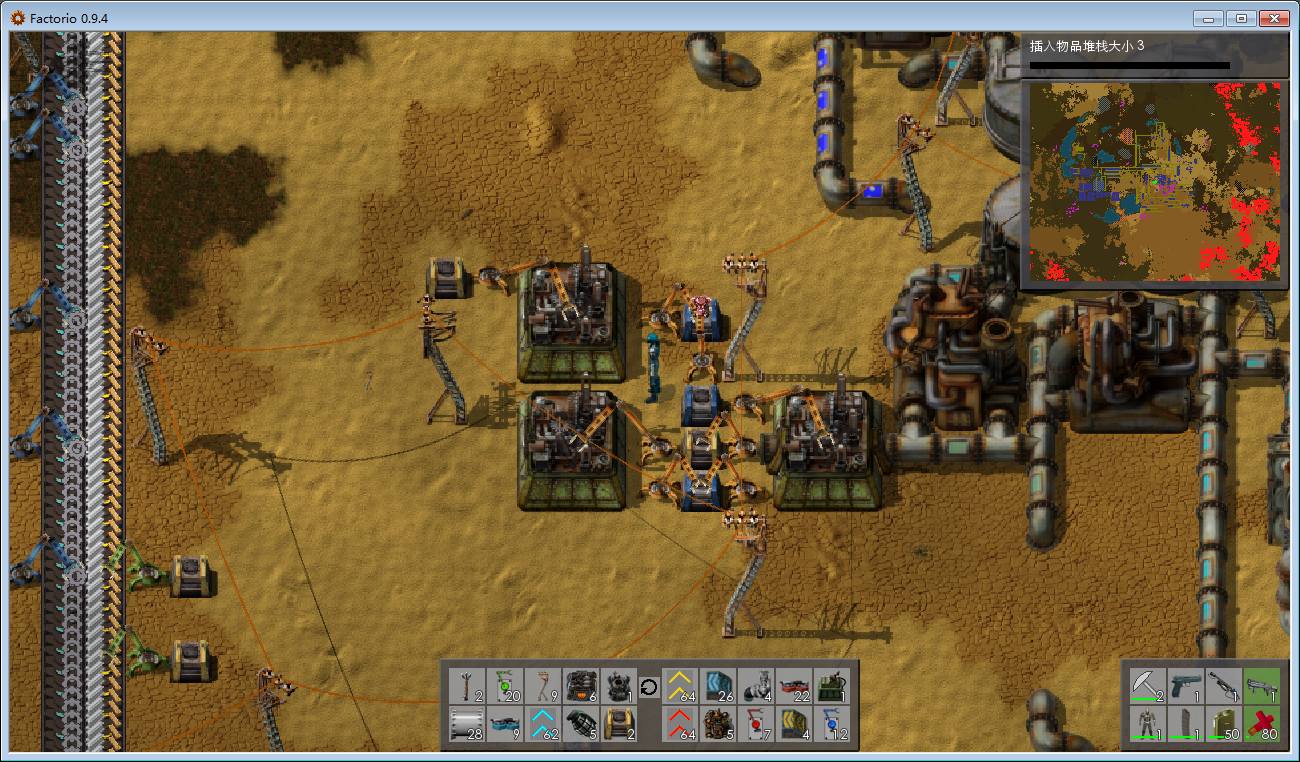Select the yellow storage chest slot

[619, 724]
